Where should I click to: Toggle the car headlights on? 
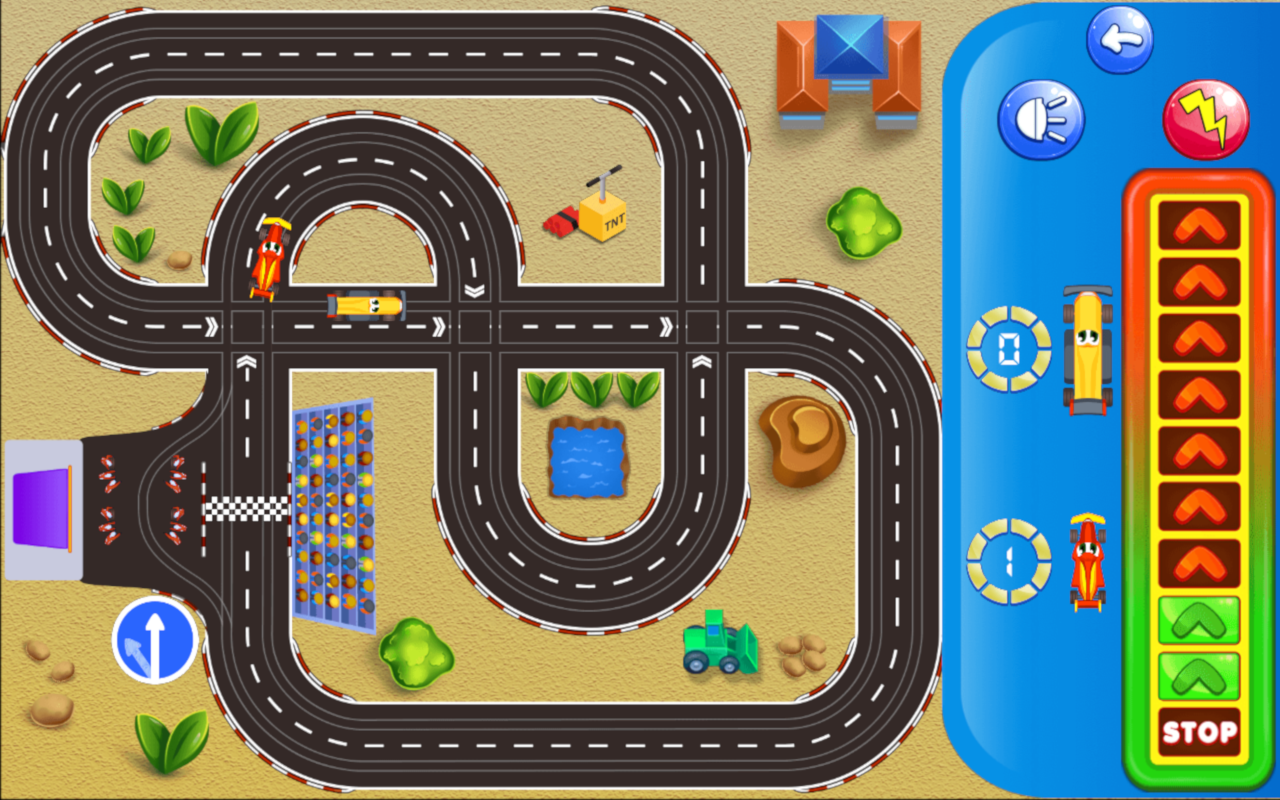[x=1040, y=118]
